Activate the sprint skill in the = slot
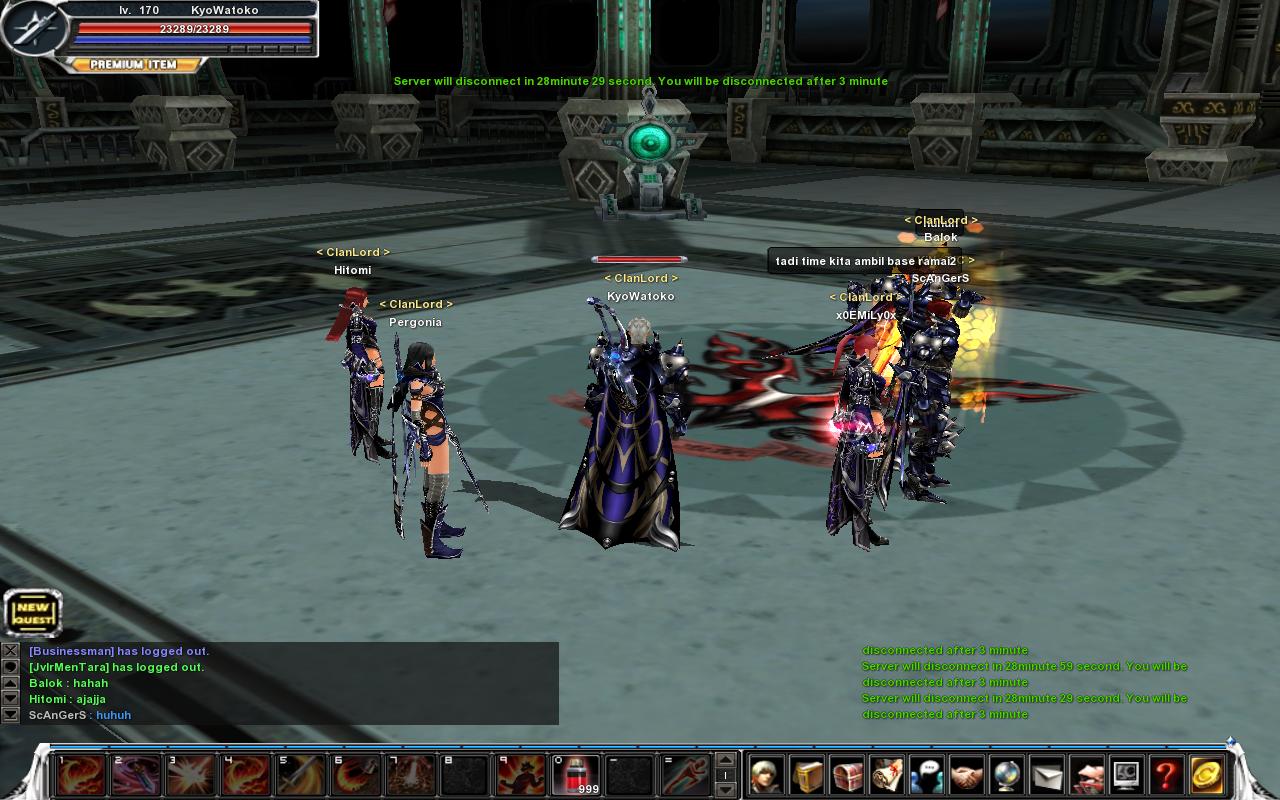The width and height of the screenshot is (1280, 800). pyautogui.click(x=685, y=776)
